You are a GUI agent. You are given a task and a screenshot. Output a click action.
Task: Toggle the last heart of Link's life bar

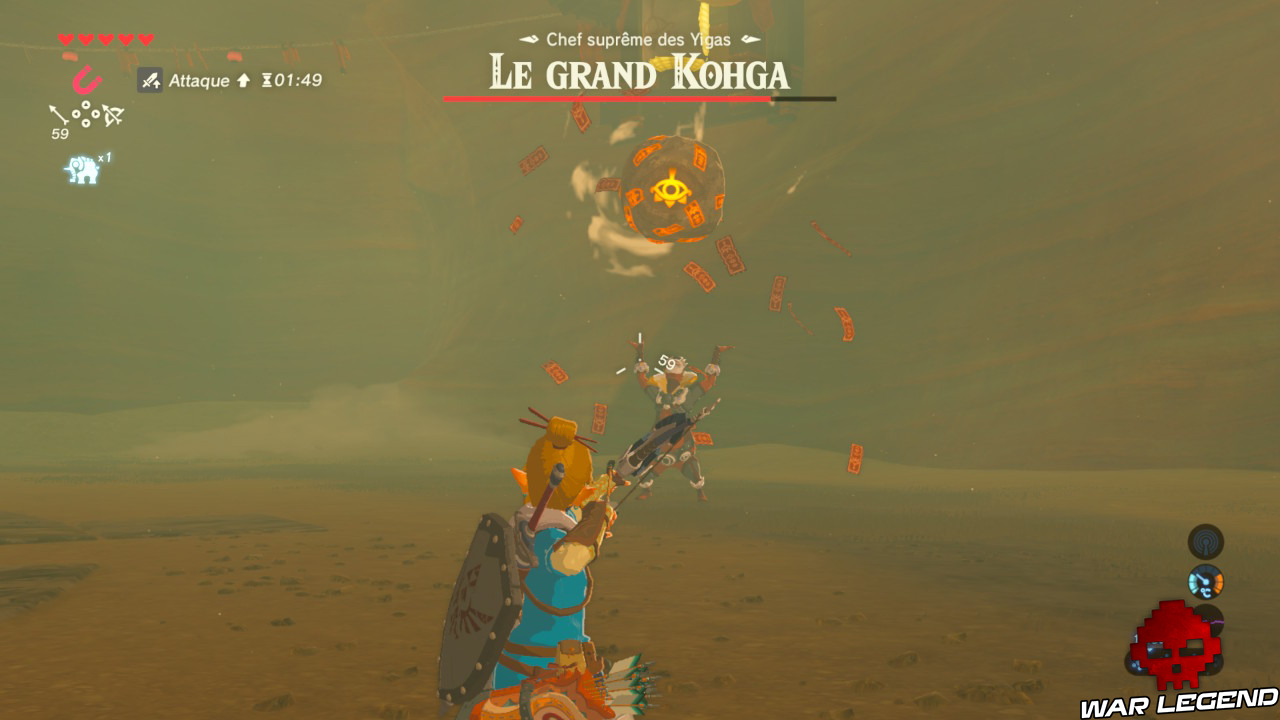145,39
